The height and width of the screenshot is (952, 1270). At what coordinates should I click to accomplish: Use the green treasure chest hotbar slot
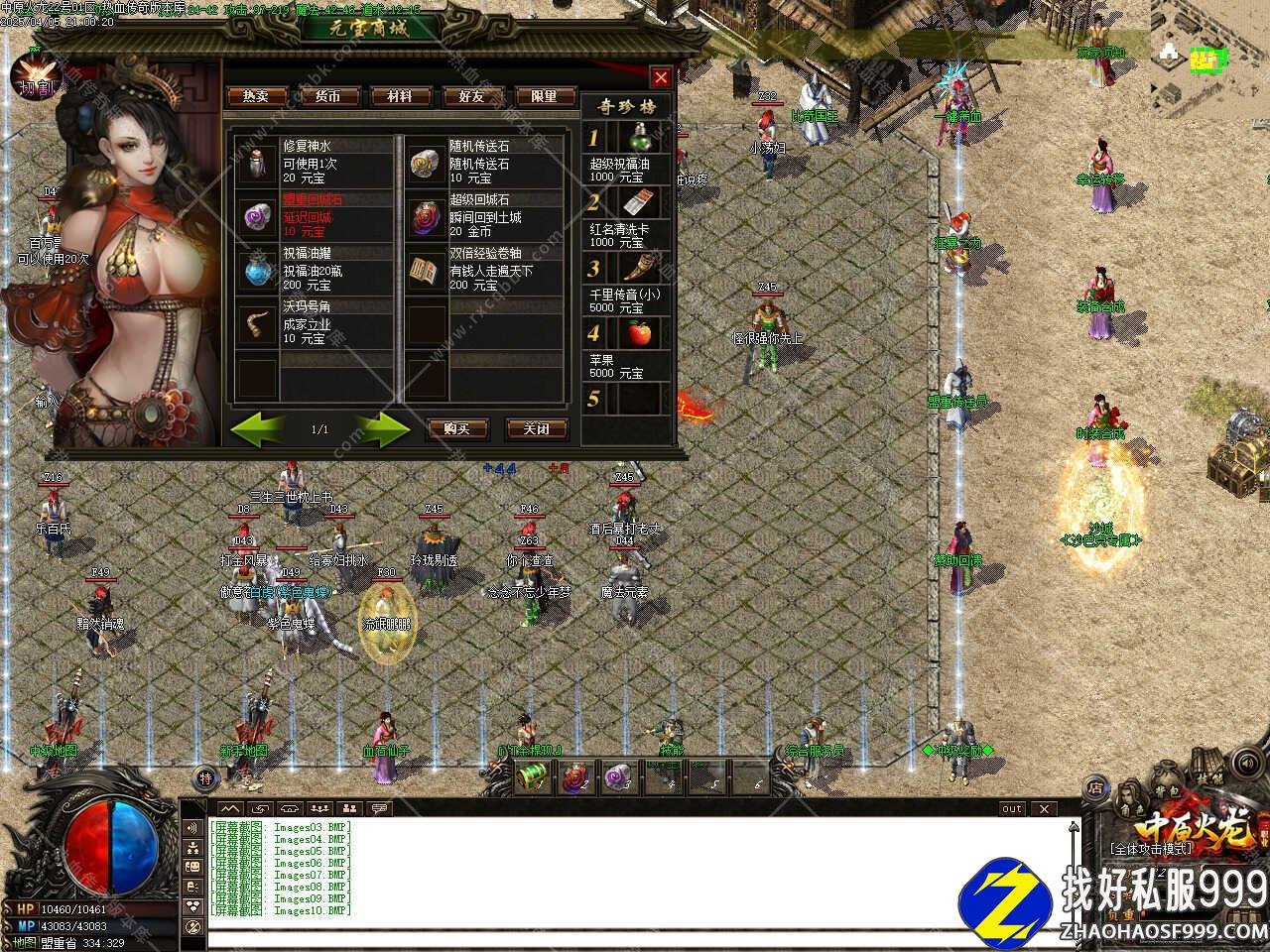point(532,778)
